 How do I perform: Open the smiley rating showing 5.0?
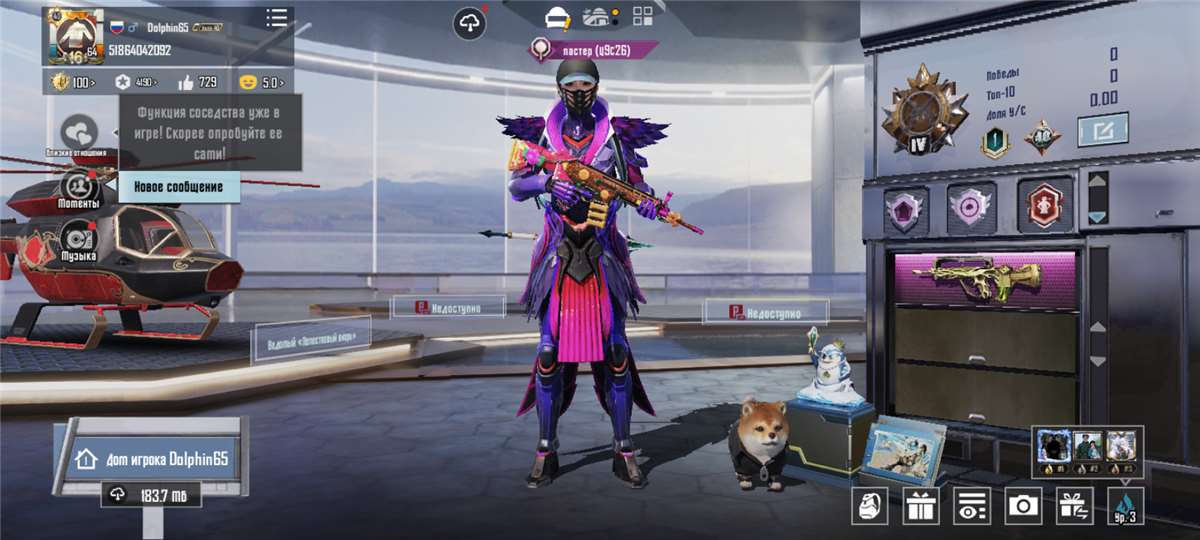pyautogui.click(x=262, y=82)
